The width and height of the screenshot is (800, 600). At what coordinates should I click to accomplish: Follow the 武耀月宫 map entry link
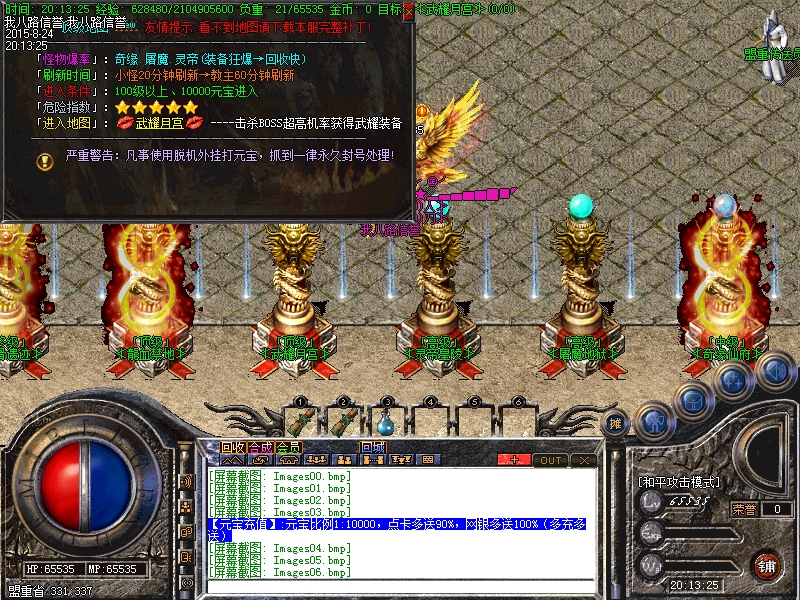(x=160, y=123)
